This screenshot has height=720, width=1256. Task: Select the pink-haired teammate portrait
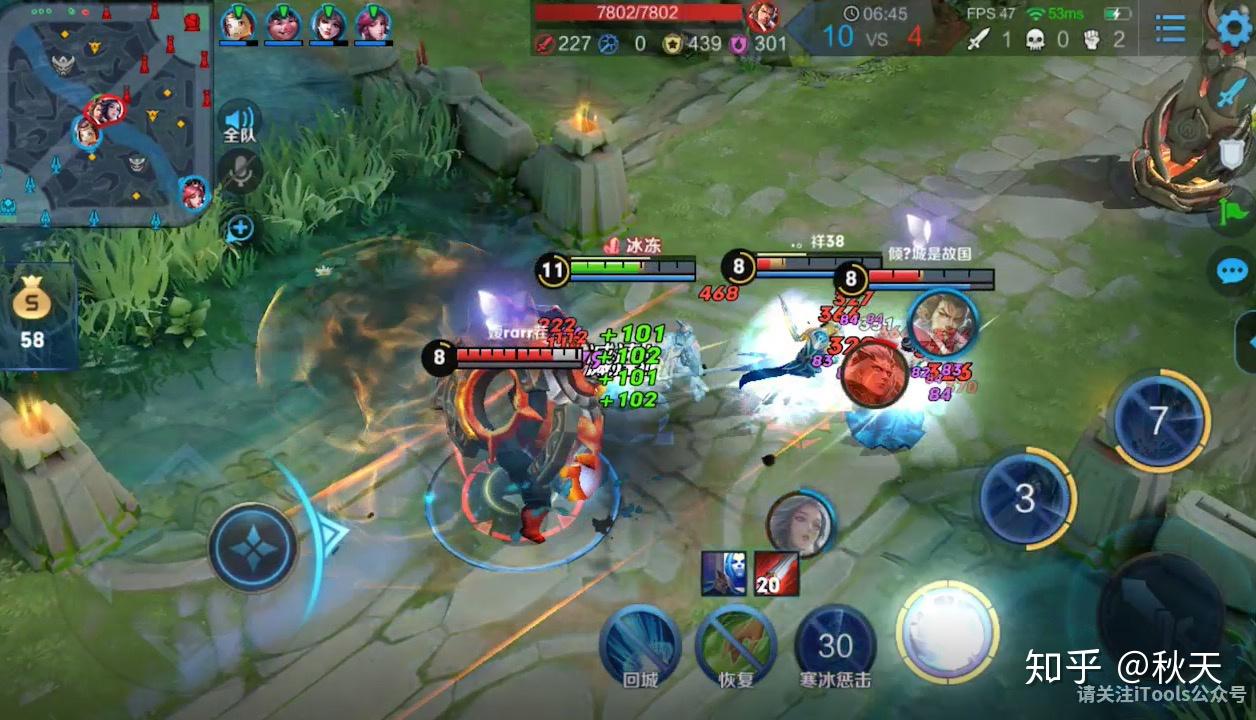372,23
